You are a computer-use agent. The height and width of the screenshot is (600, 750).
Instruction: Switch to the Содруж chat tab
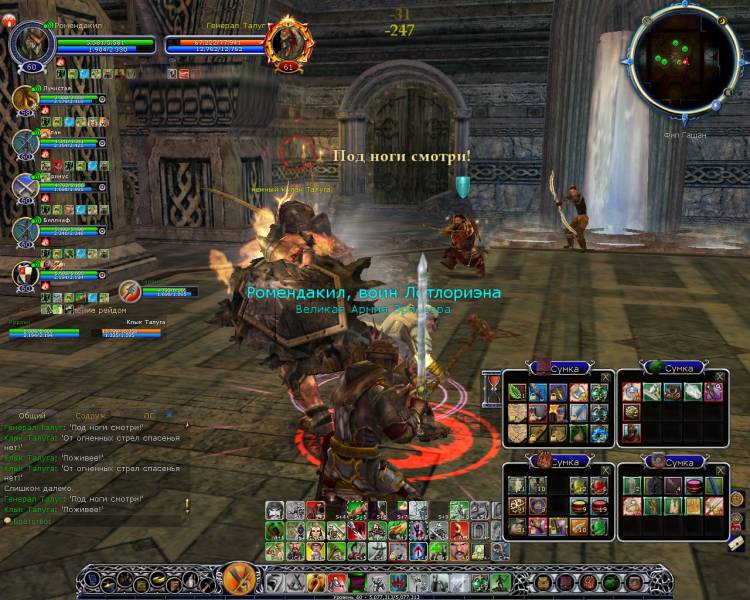[89, 414]
